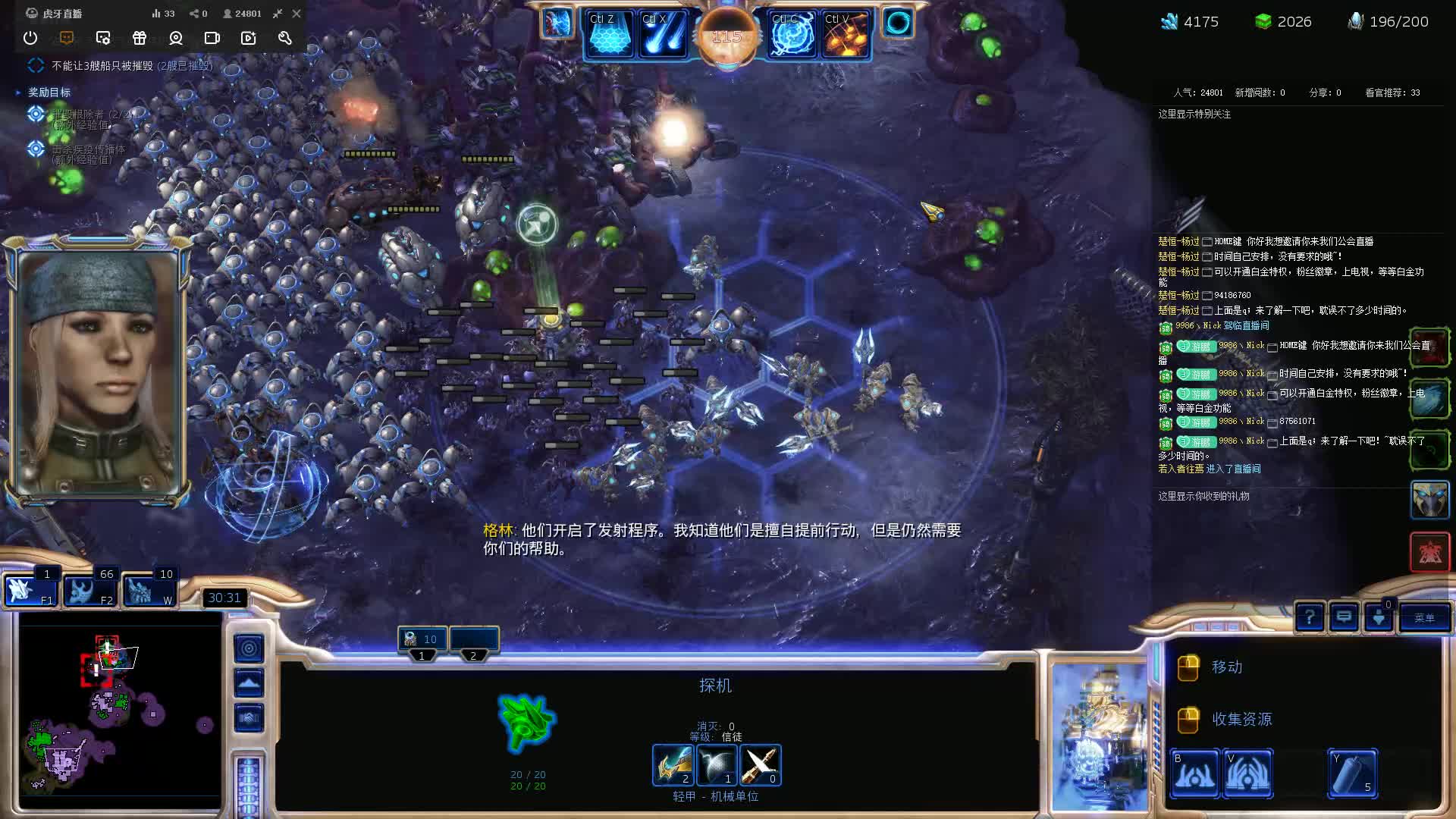Click the hero energy orb showing 115
1456x819 pixels.
click(726, 36)
